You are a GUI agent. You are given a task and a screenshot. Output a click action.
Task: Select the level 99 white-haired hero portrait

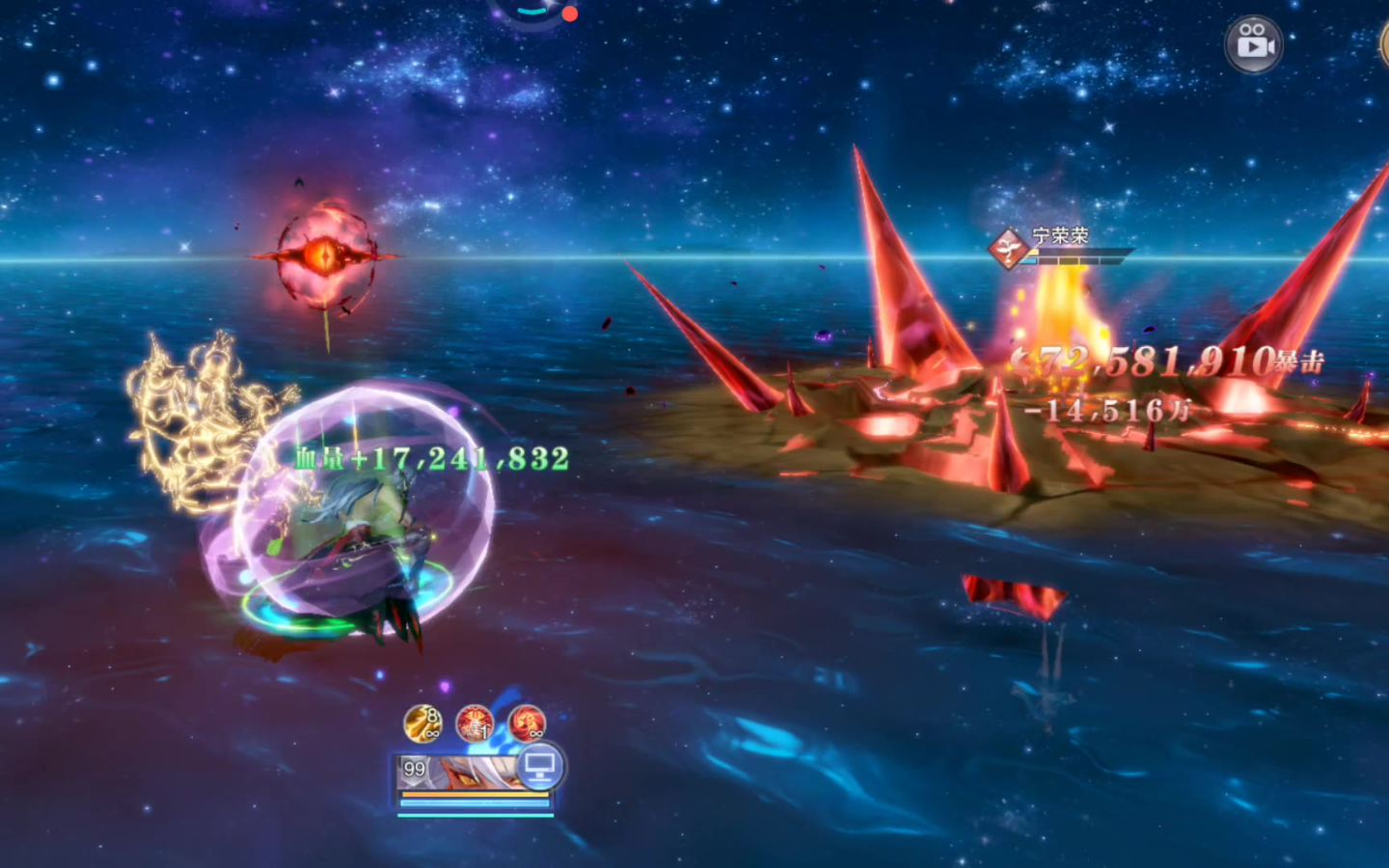tap(463, 772)
